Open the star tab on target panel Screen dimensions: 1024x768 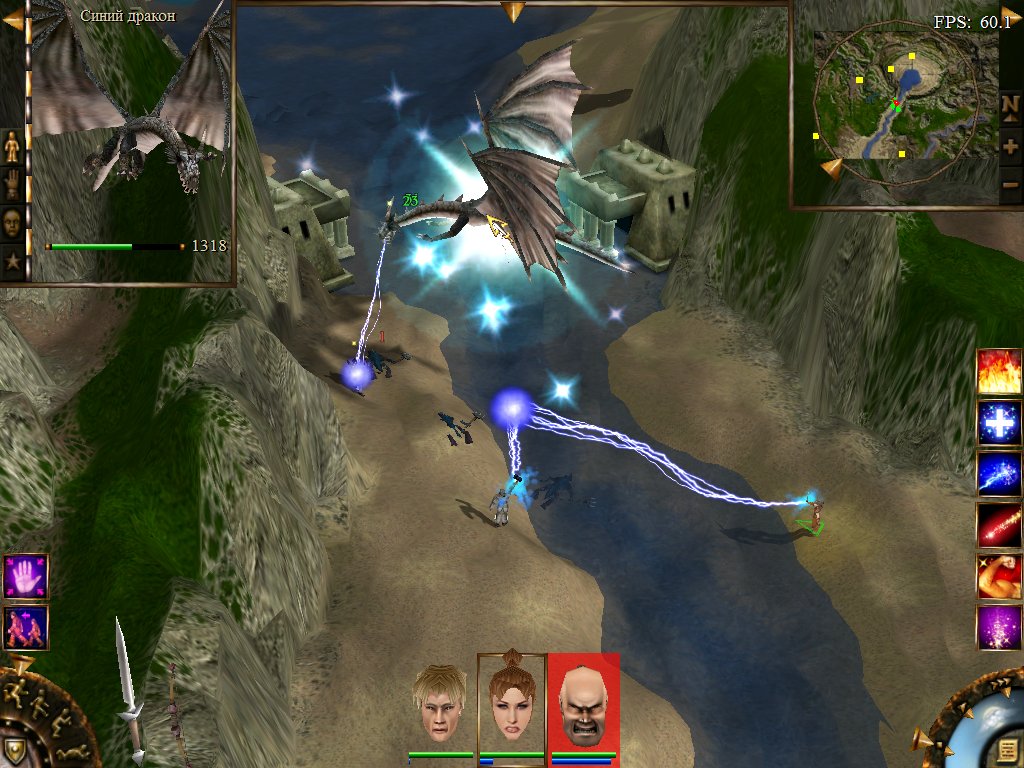13,261
